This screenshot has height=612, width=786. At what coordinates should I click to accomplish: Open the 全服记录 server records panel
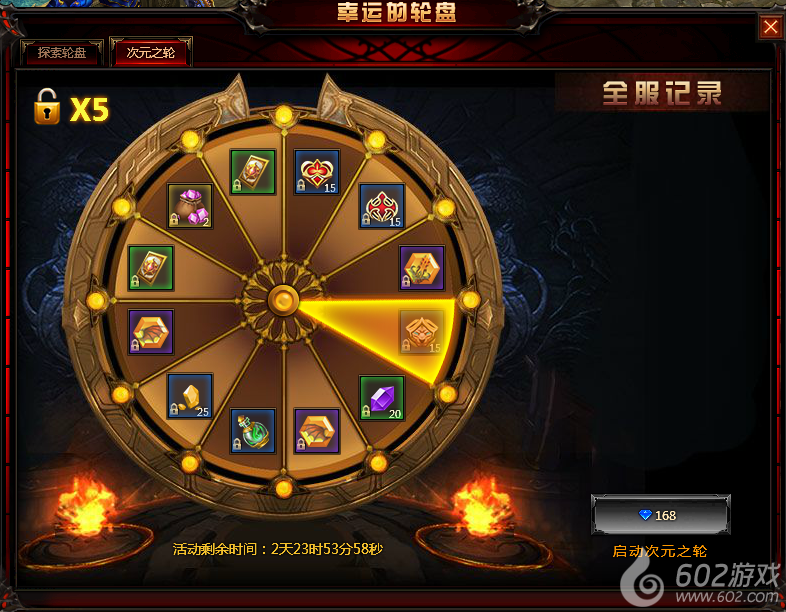click(x=662, y=93)
